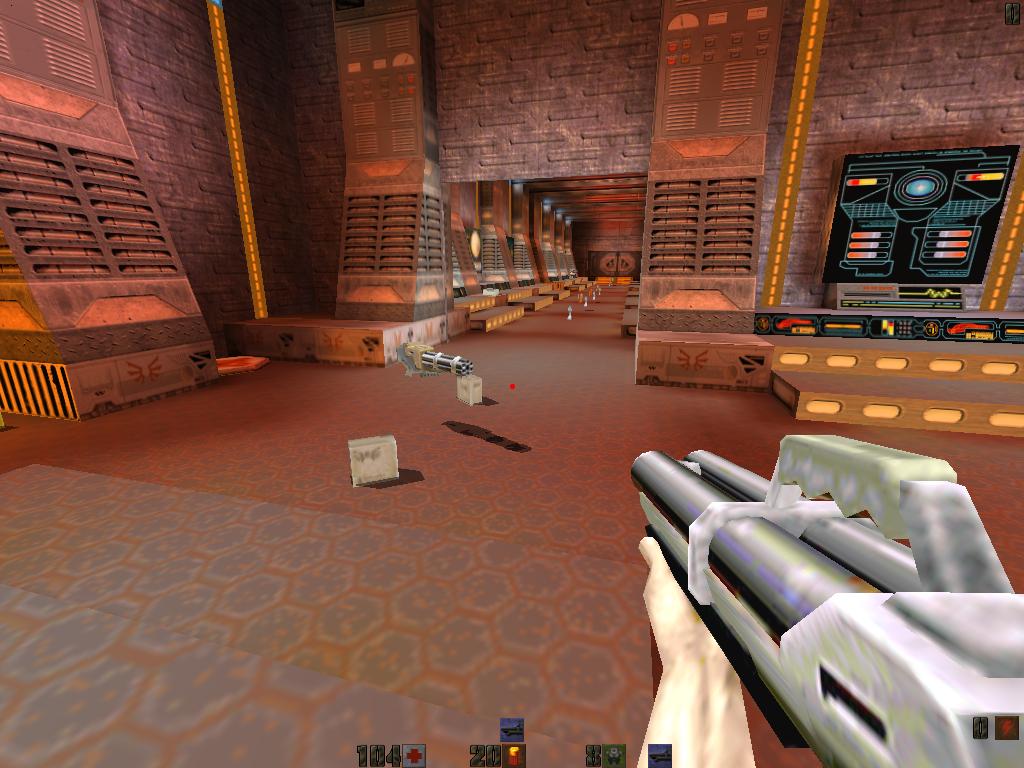Click the red lightning frag icon
This screenshot has width=1024, height=768.
[1007, 727]
